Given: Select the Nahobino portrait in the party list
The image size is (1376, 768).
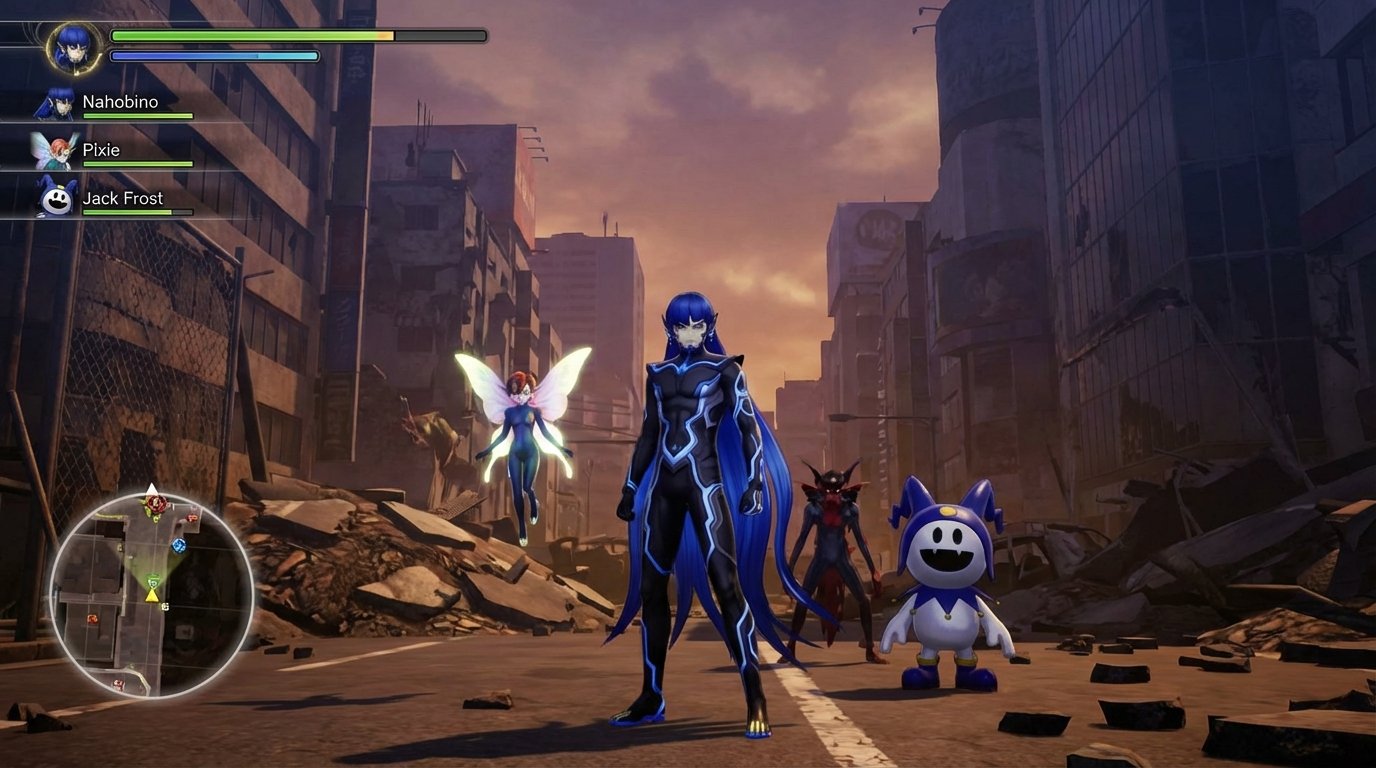Looking at the screenshot, I should (55, 101).
